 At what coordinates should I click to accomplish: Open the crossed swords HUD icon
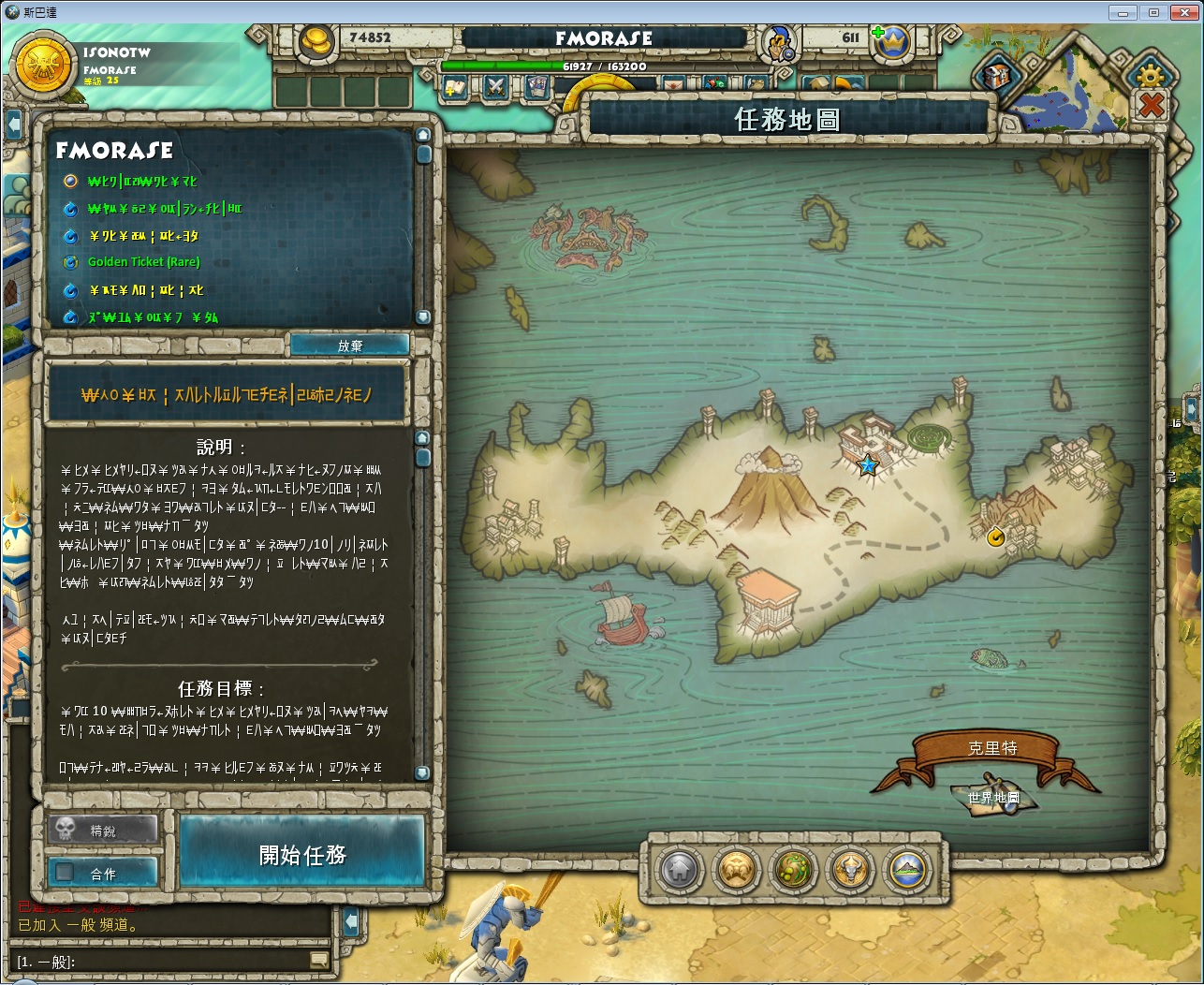coord(496,88)
